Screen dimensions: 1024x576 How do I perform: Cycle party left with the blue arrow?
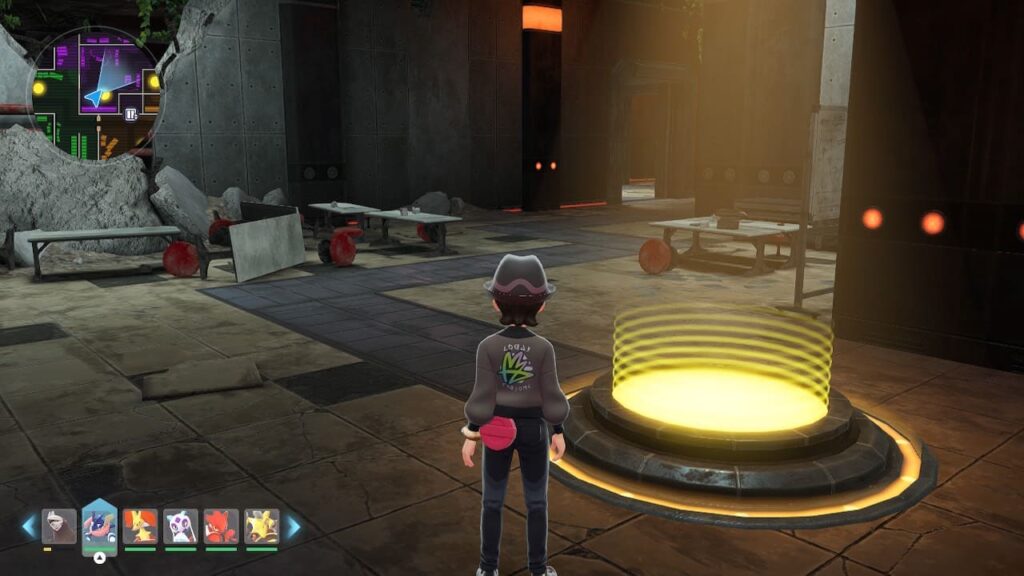click(28, 526)
